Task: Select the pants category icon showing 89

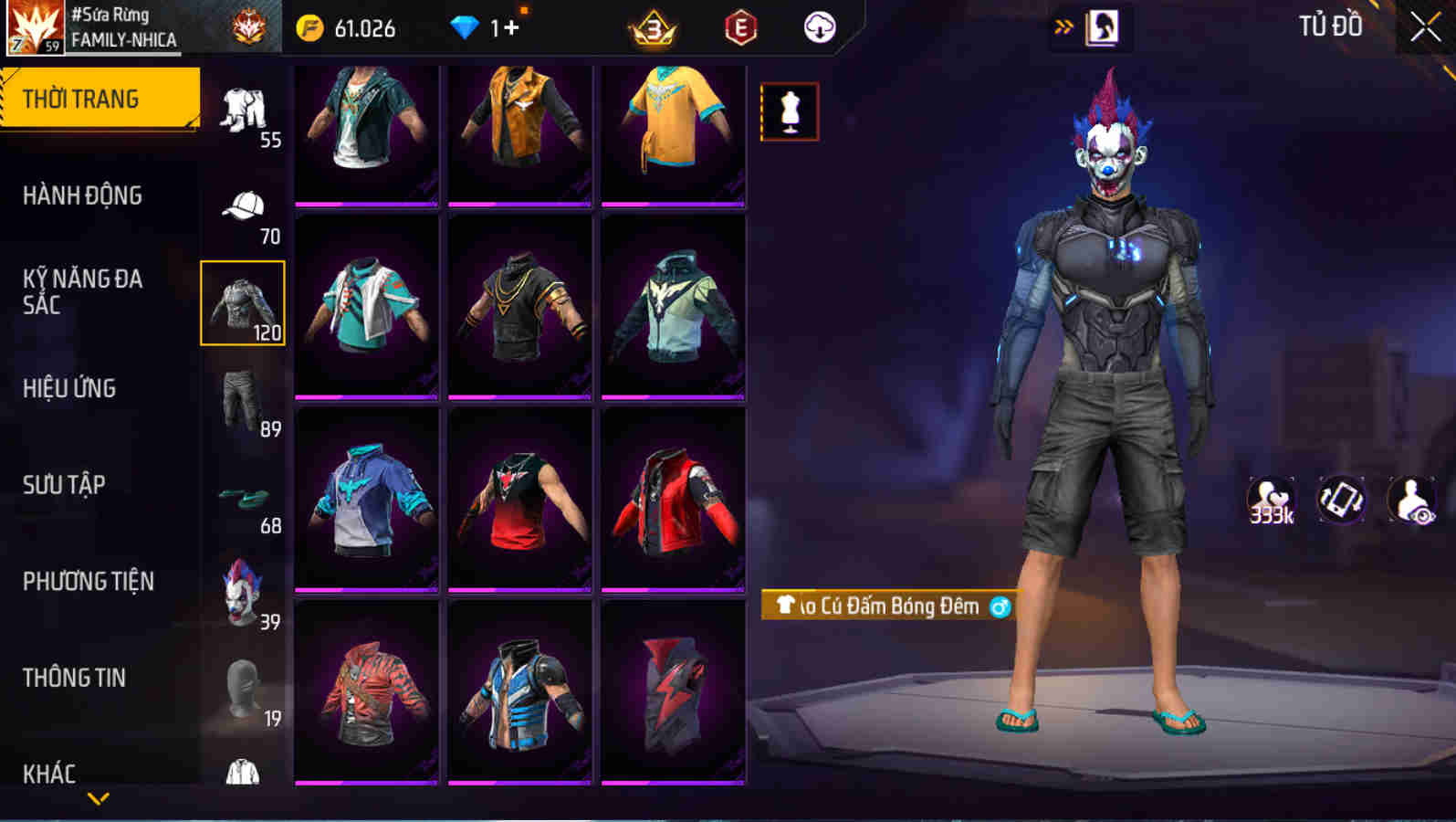Action: 241,395
